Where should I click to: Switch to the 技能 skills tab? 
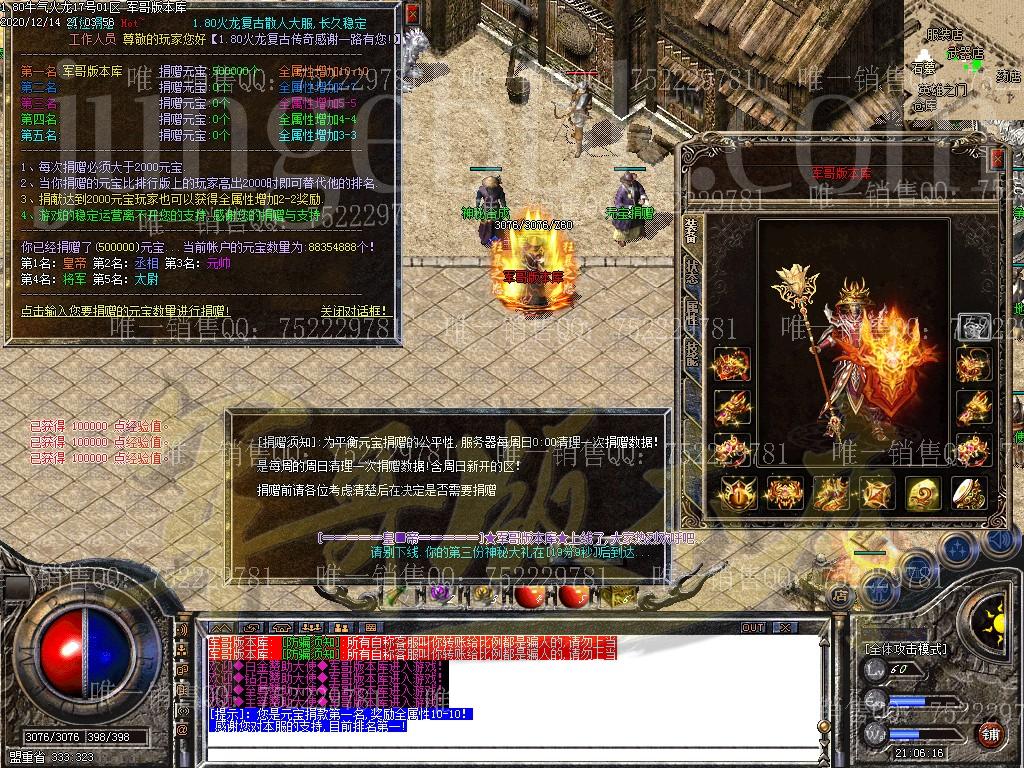691,351
